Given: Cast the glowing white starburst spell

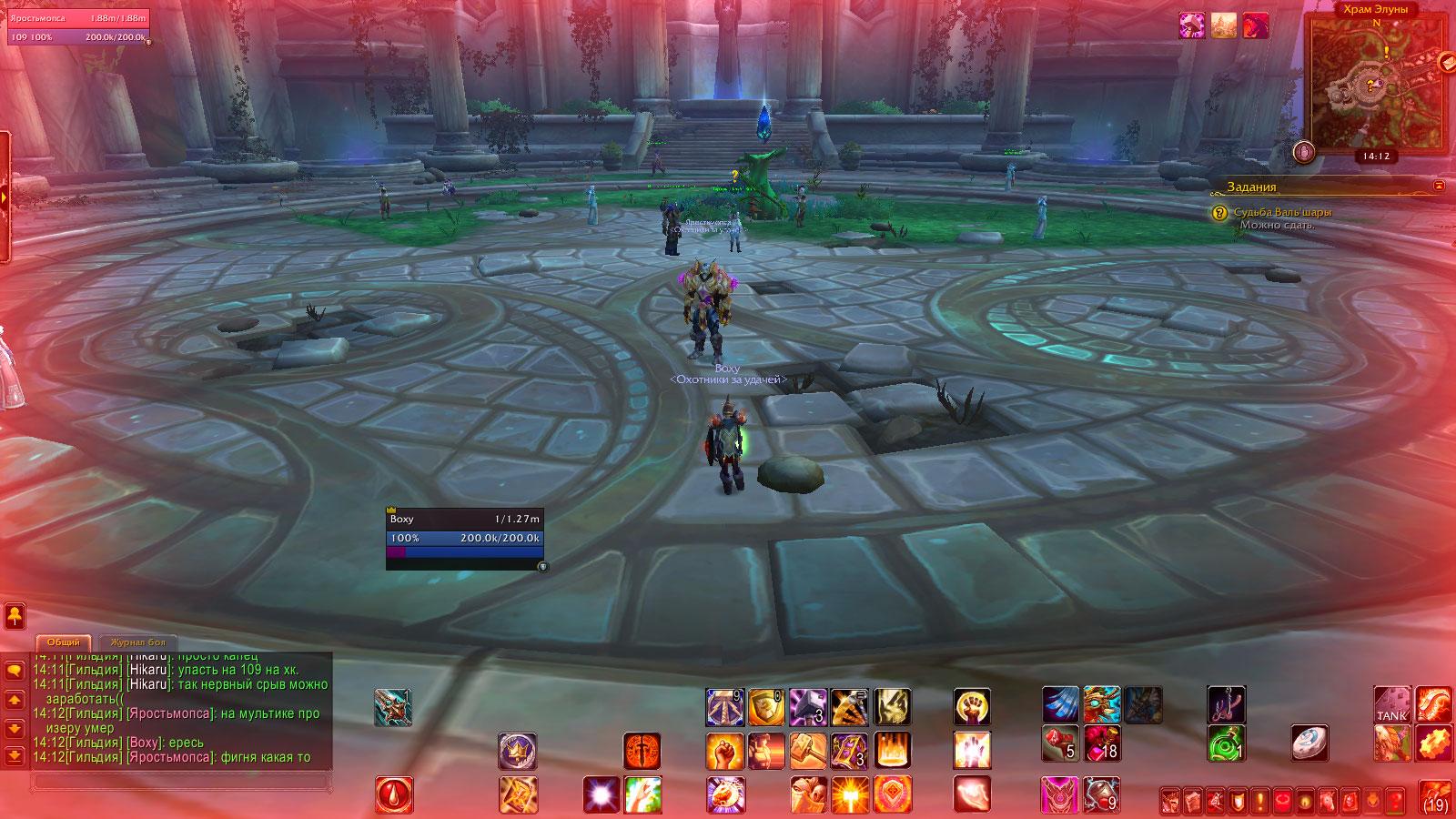Looking at the screenshot, I should point(601,794).
